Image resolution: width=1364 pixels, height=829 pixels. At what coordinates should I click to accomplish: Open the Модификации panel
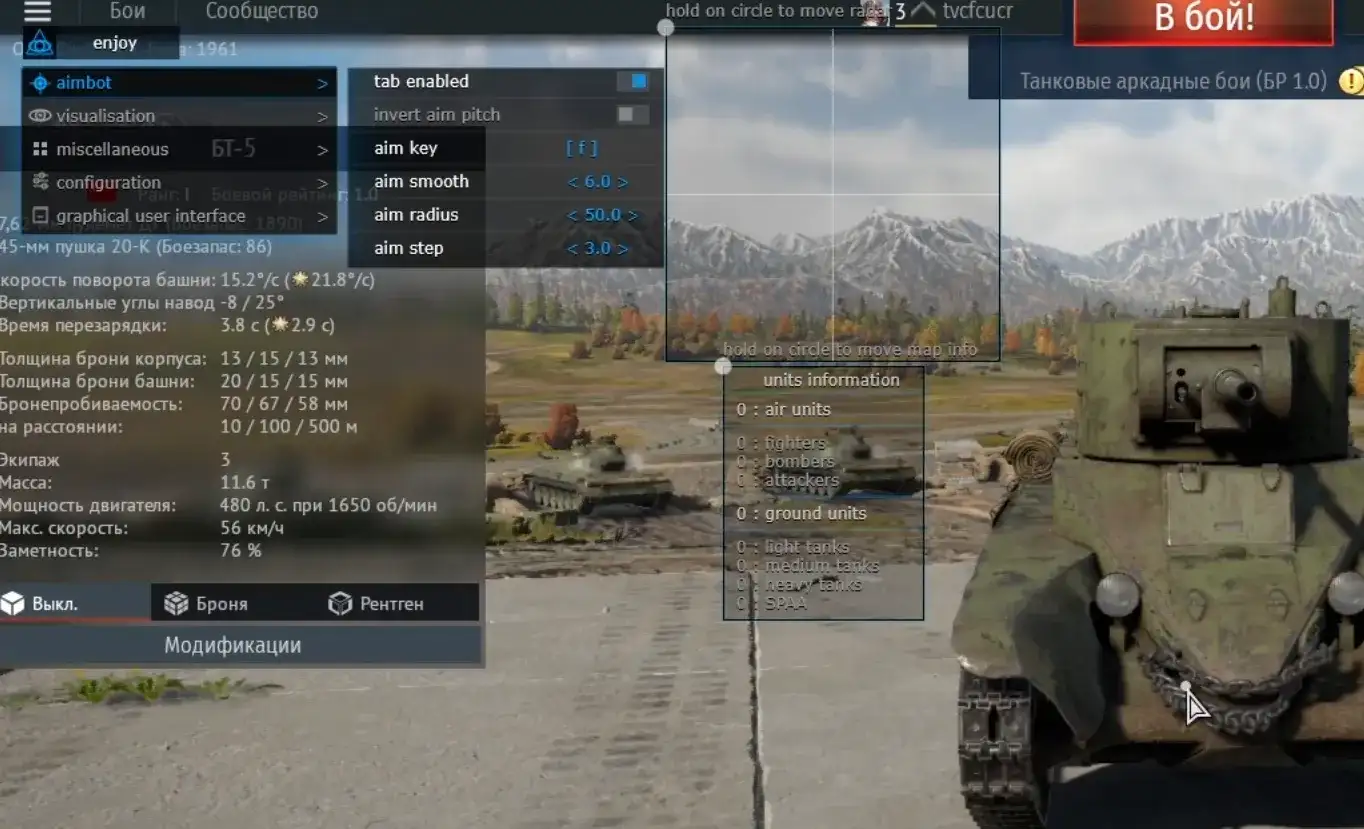tap(232, 645)
